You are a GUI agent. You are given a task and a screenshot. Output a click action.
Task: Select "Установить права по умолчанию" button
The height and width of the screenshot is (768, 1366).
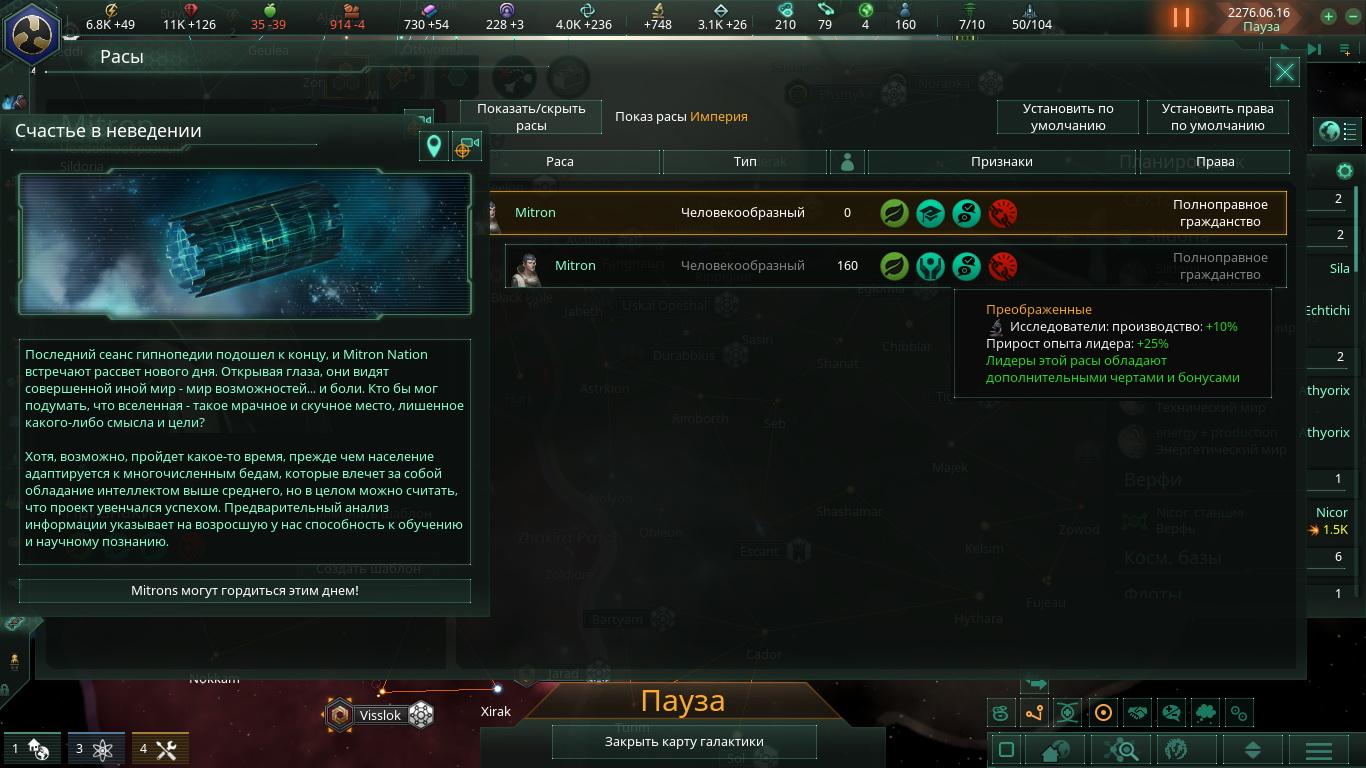pyautogui.click(x=1217, y=117)
